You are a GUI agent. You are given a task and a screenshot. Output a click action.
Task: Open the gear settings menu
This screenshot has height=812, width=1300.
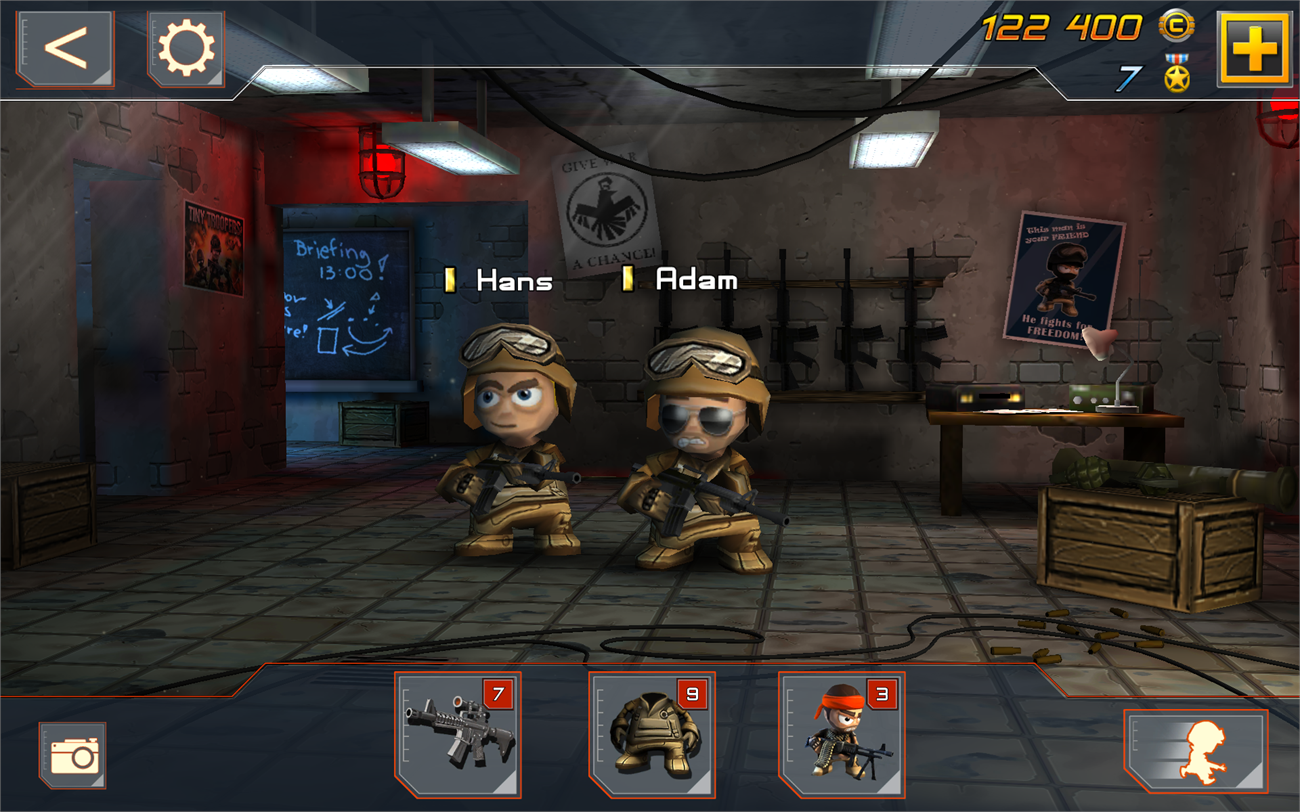[x=186, y=48]
